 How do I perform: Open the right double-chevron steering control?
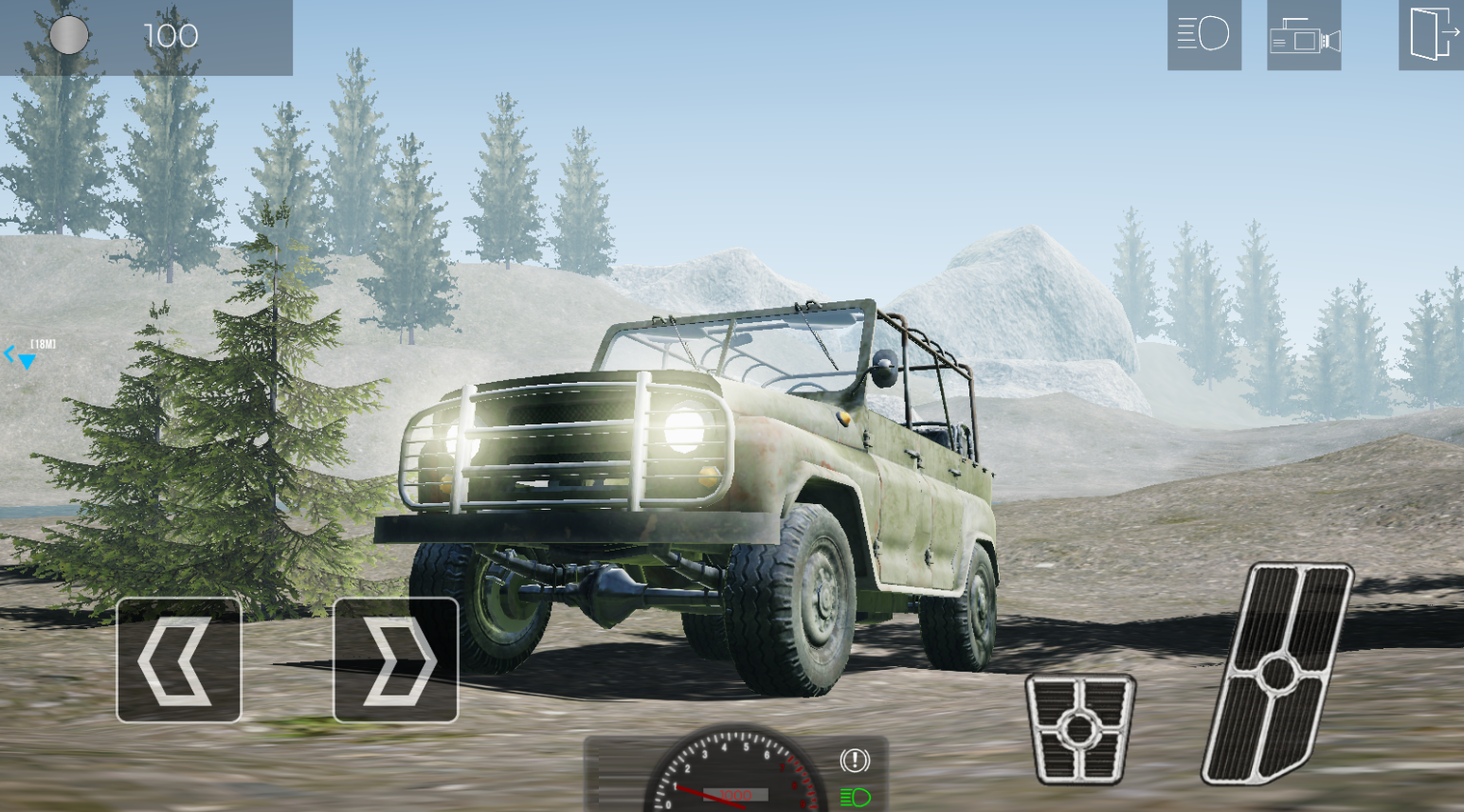coord(395,660)
